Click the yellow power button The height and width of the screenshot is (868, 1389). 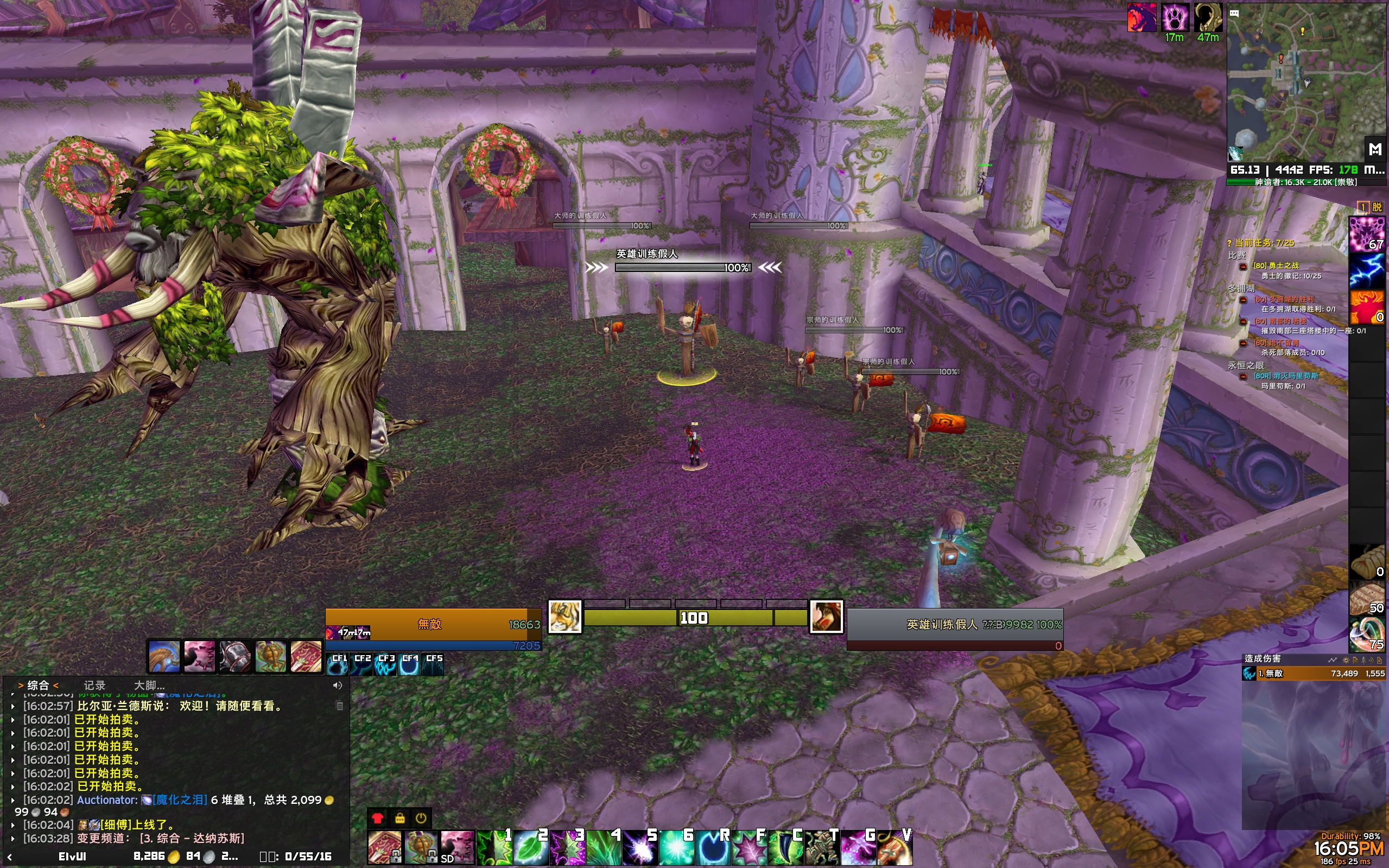pyautogui.click(x=421, y=818)
